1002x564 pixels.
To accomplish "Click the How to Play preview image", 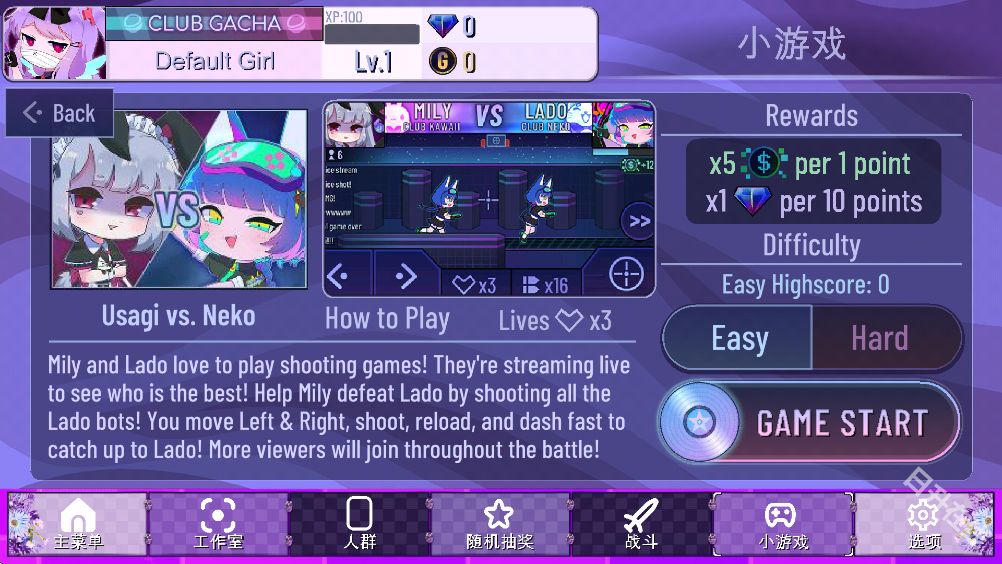I will tap(489, 198).
